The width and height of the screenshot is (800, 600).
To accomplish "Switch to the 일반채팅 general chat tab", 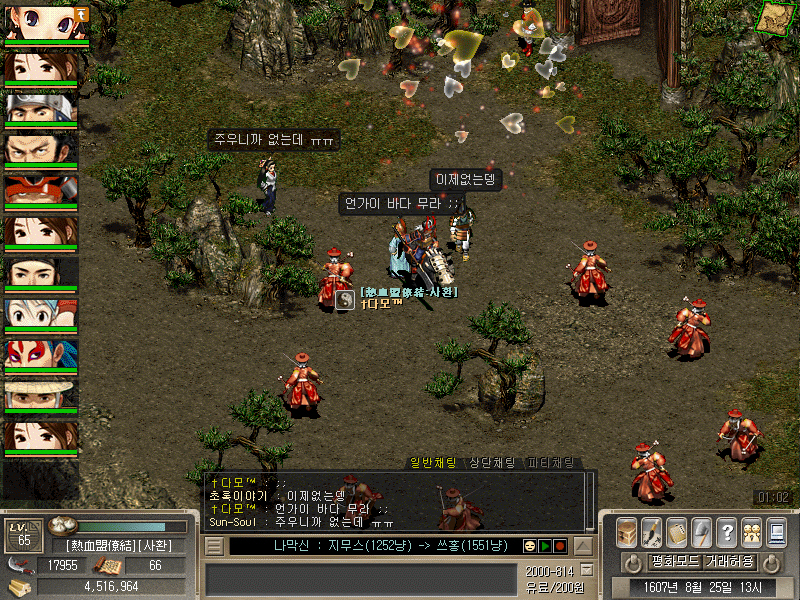I will click(x=433, y=463).
